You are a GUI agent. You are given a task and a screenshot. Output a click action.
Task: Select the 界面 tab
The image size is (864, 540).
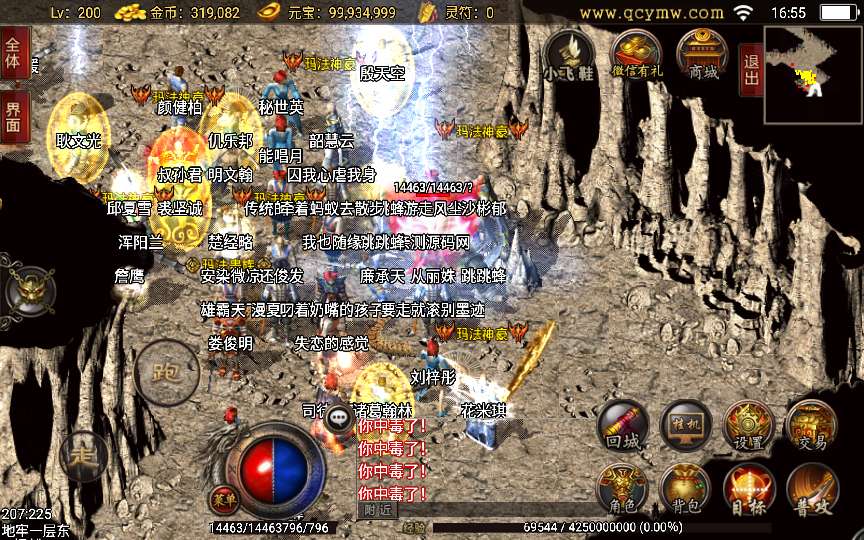tap(13, 117)
